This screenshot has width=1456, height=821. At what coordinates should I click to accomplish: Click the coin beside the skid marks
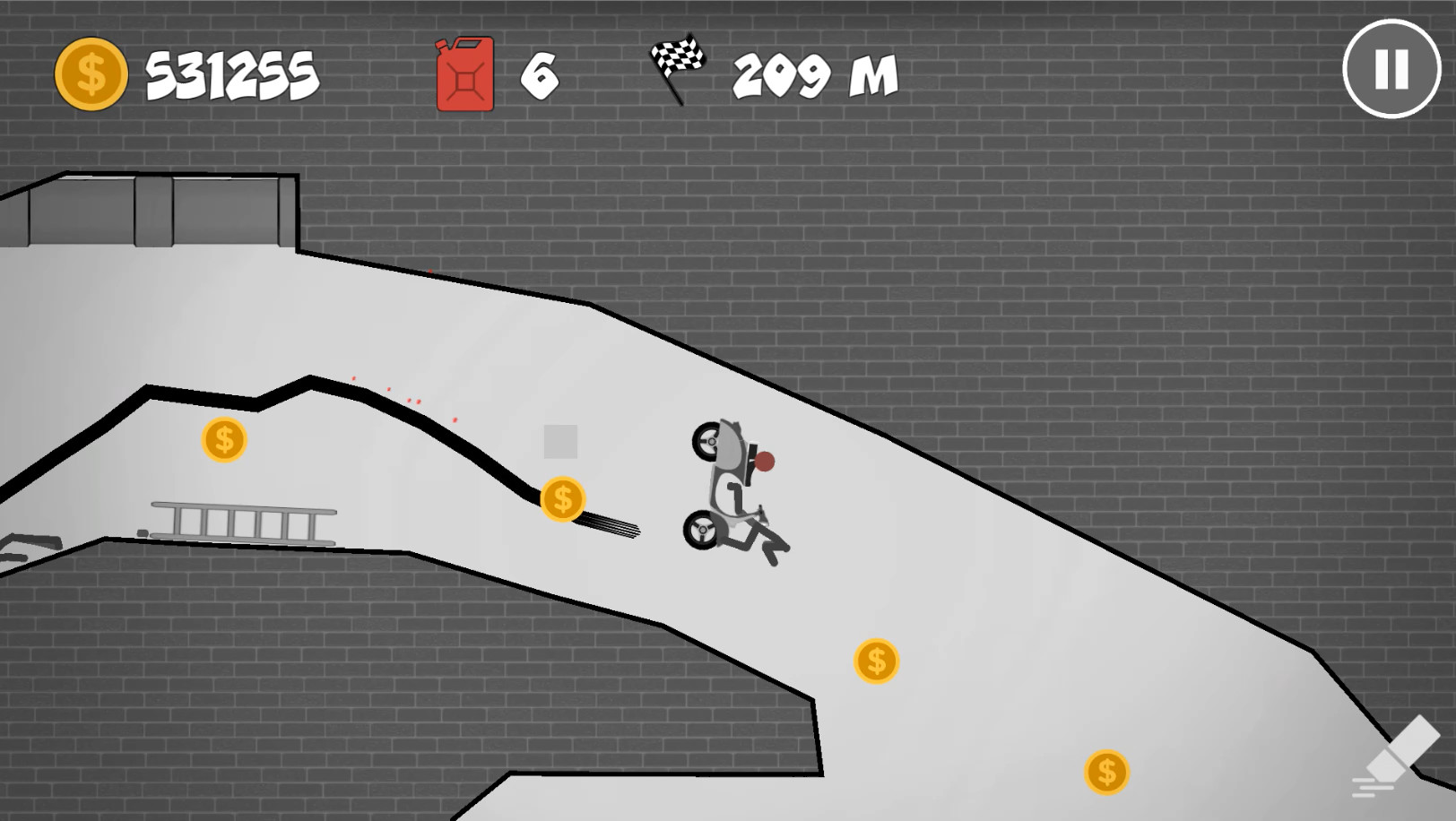coord(562,499)
